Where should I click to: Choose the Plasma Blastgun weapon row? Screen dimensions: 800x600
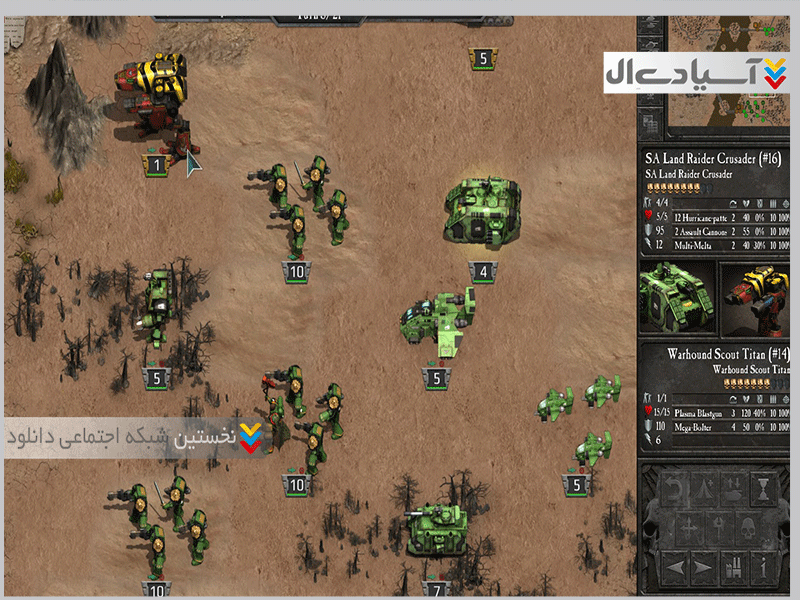click(710, 411)
